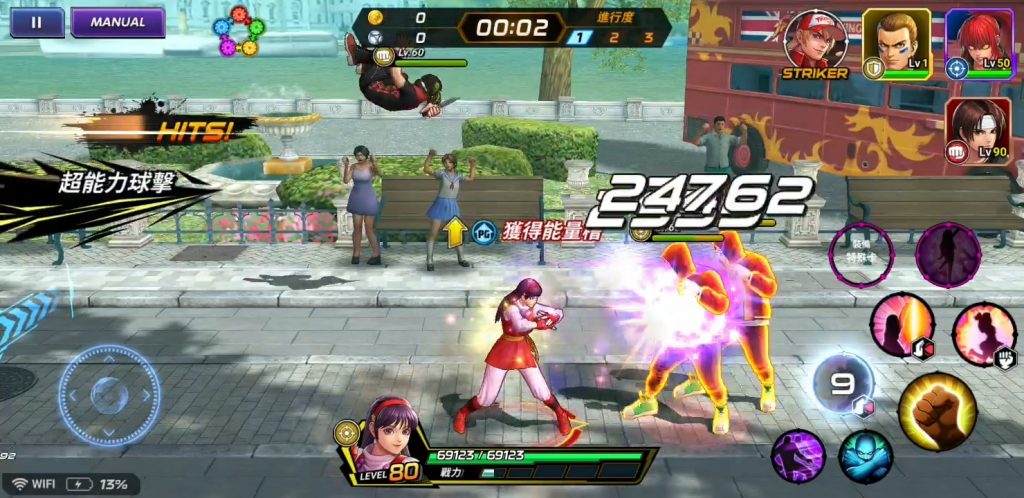Toggle the MANUAL control mode button
Screen dimensions: 1024x498
click(117, 22)
